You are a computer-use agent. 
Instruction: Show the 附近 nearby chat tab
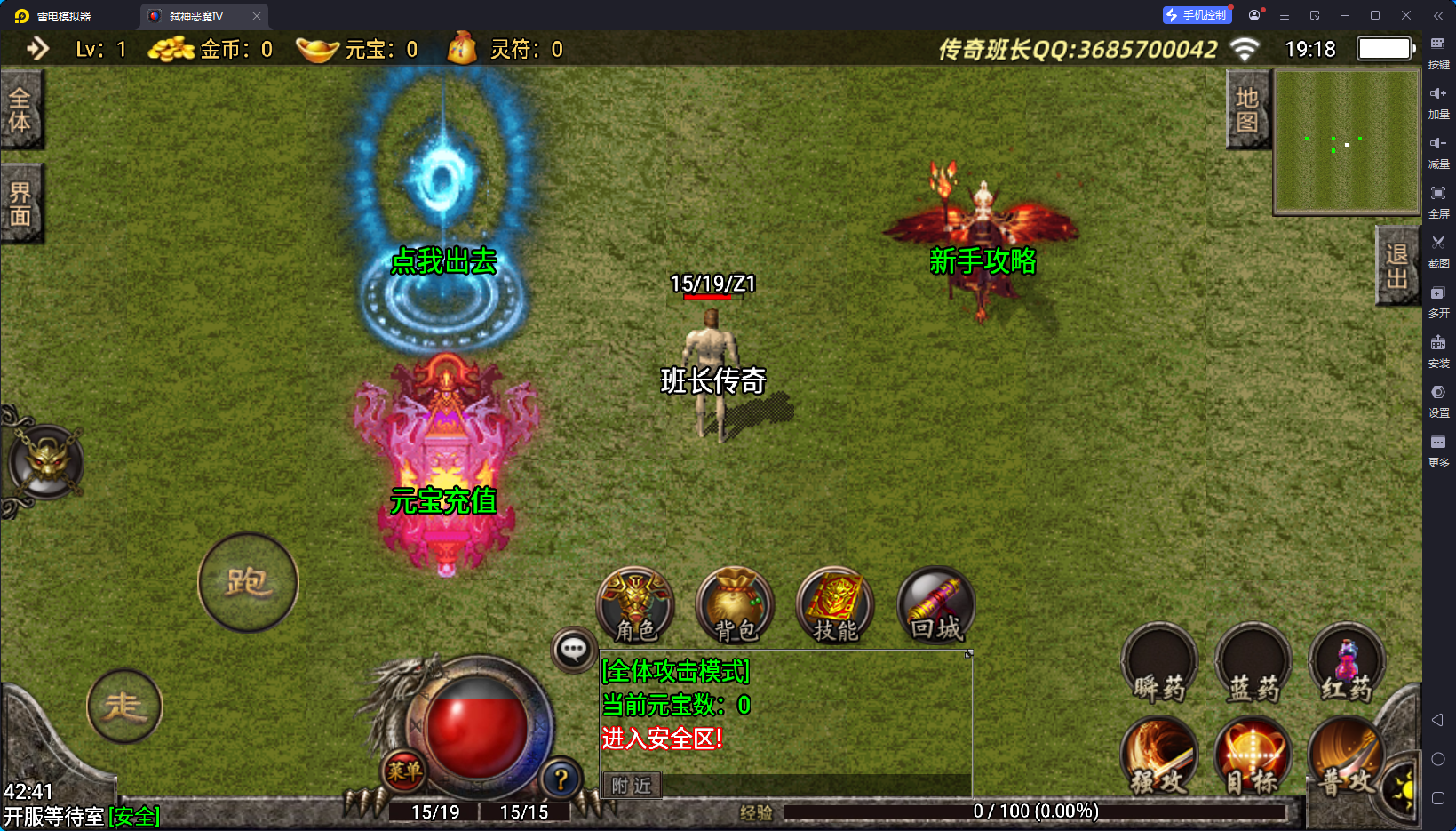[x=632, y=786]
